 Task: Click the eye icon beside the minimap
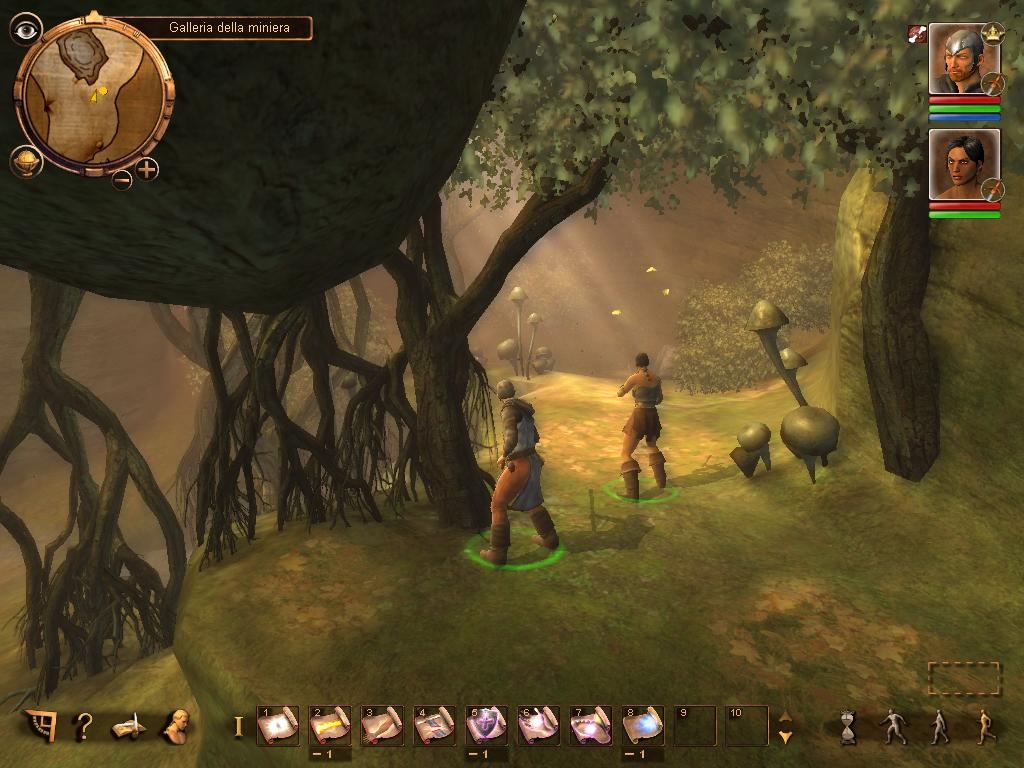coord(25,28)
